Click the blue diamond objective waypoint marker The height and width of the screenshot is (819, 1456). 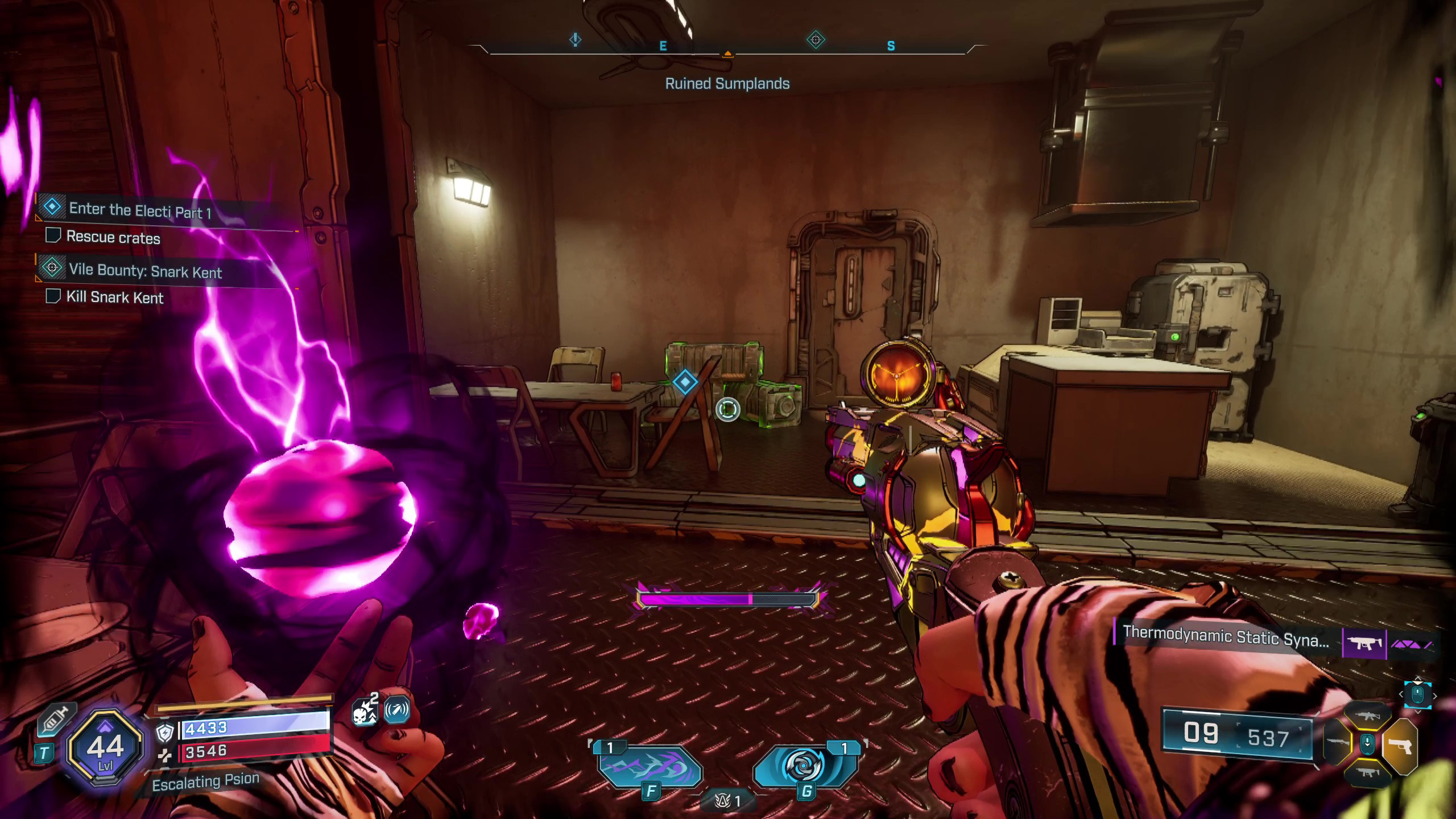[685, 382]
